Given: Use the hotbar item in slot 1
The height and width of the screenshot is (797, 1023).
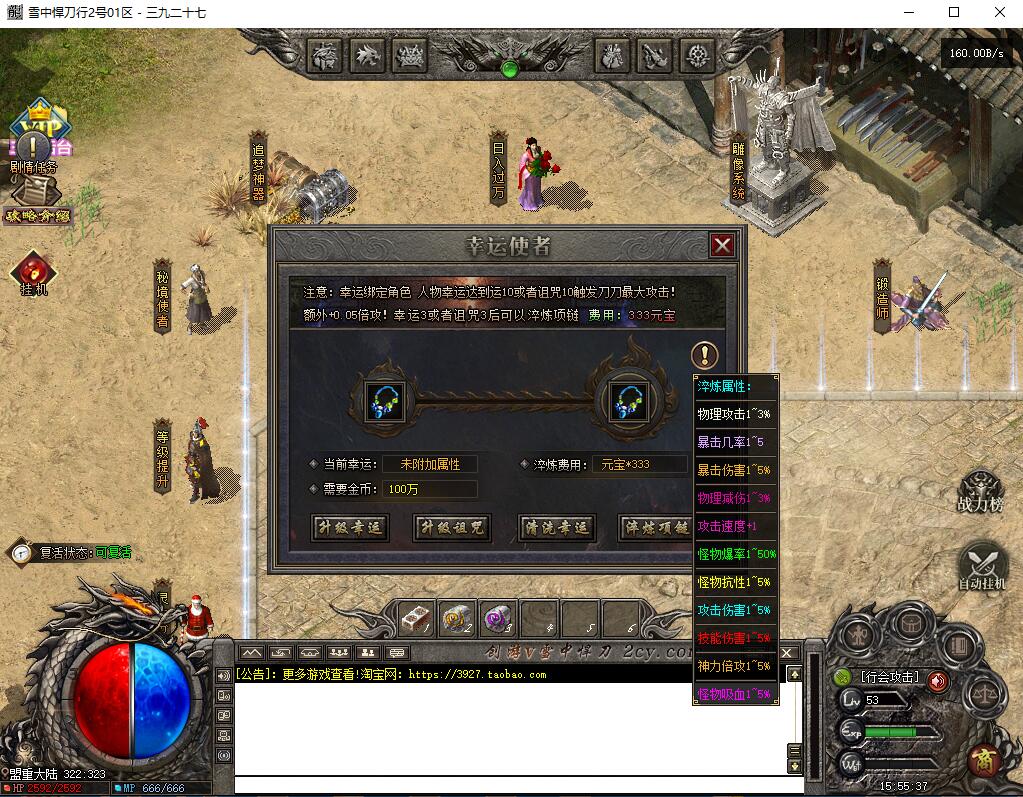Looking at the screenshot, I should [417, 620].
